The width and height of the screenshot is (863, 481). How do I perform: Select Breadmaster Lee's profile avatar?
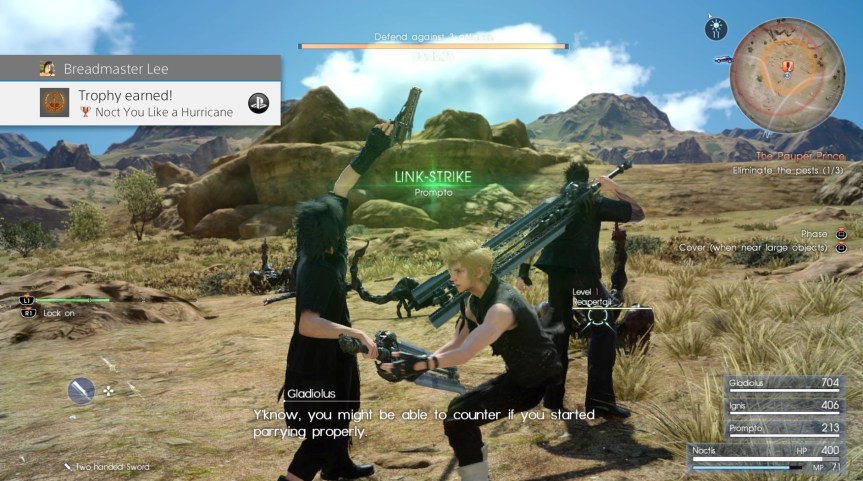[47, 69]
